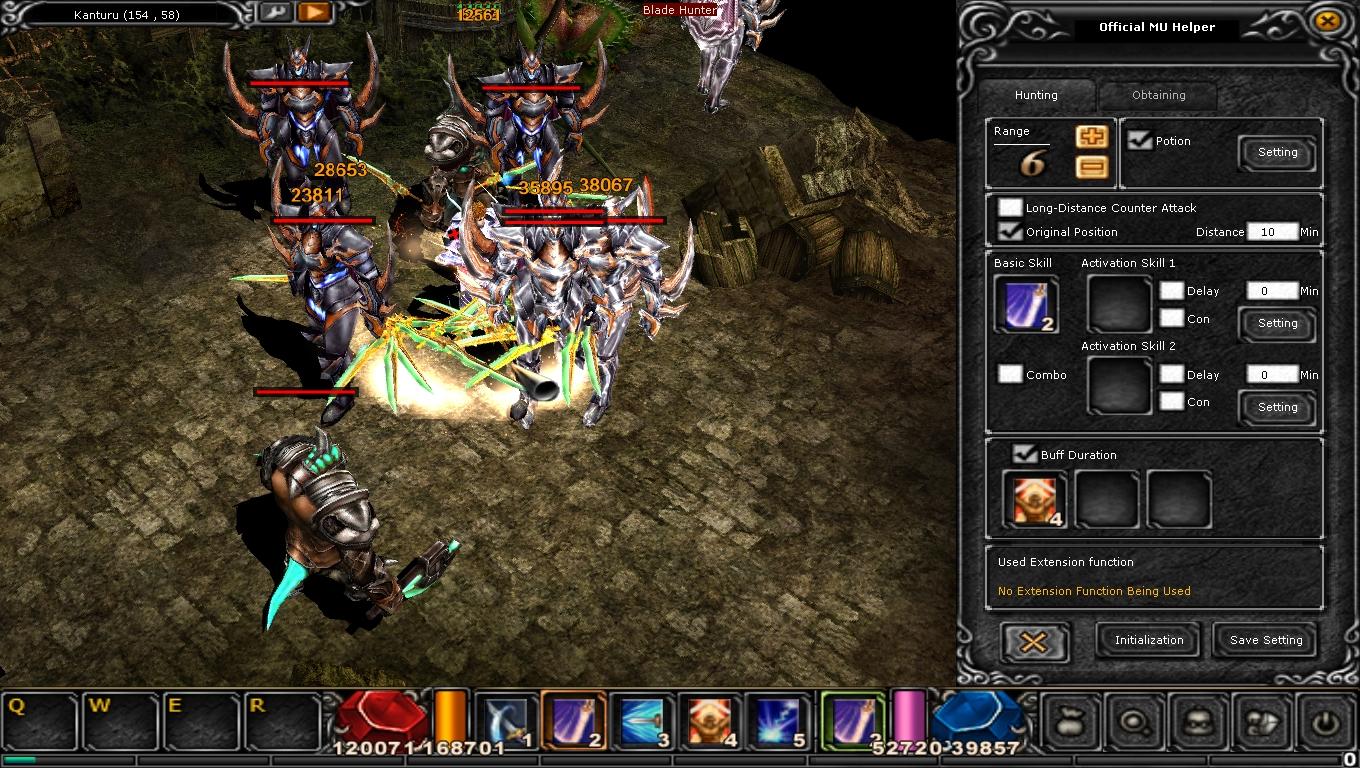Toggle the Buff Duration checkbox
Image resolution: width=1360 pixels, height=768 pixels.
[1024, 455]
